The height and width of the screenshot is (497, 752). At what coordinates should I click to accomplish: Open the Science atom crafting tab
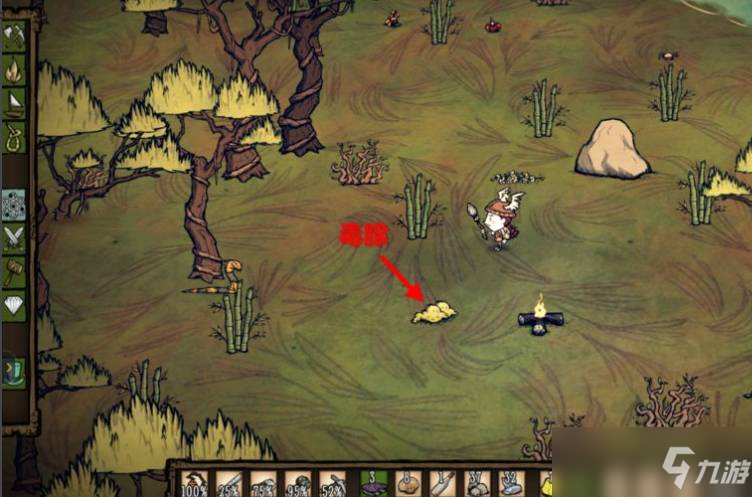click(14, 204)
